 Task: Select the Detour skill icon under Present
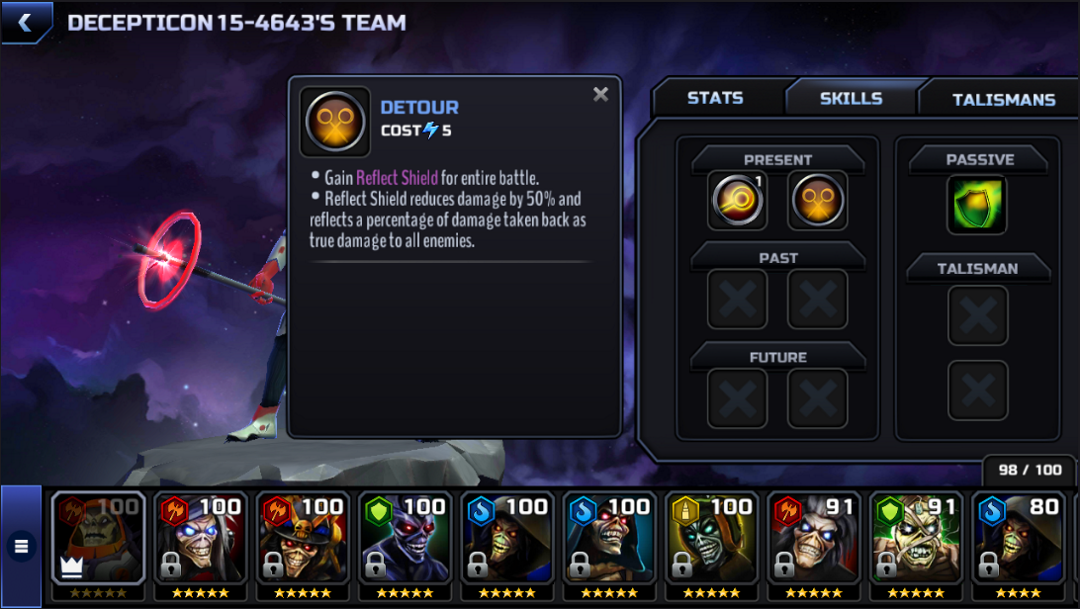point(817,200)
